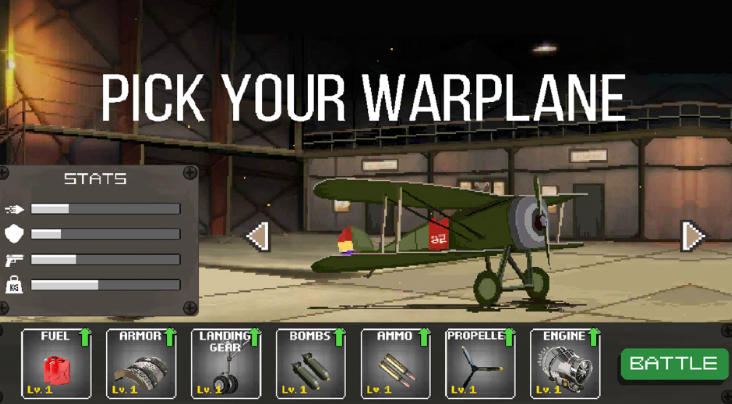
Task: Upgrade the Engine slot
Action: click(565, 364)
